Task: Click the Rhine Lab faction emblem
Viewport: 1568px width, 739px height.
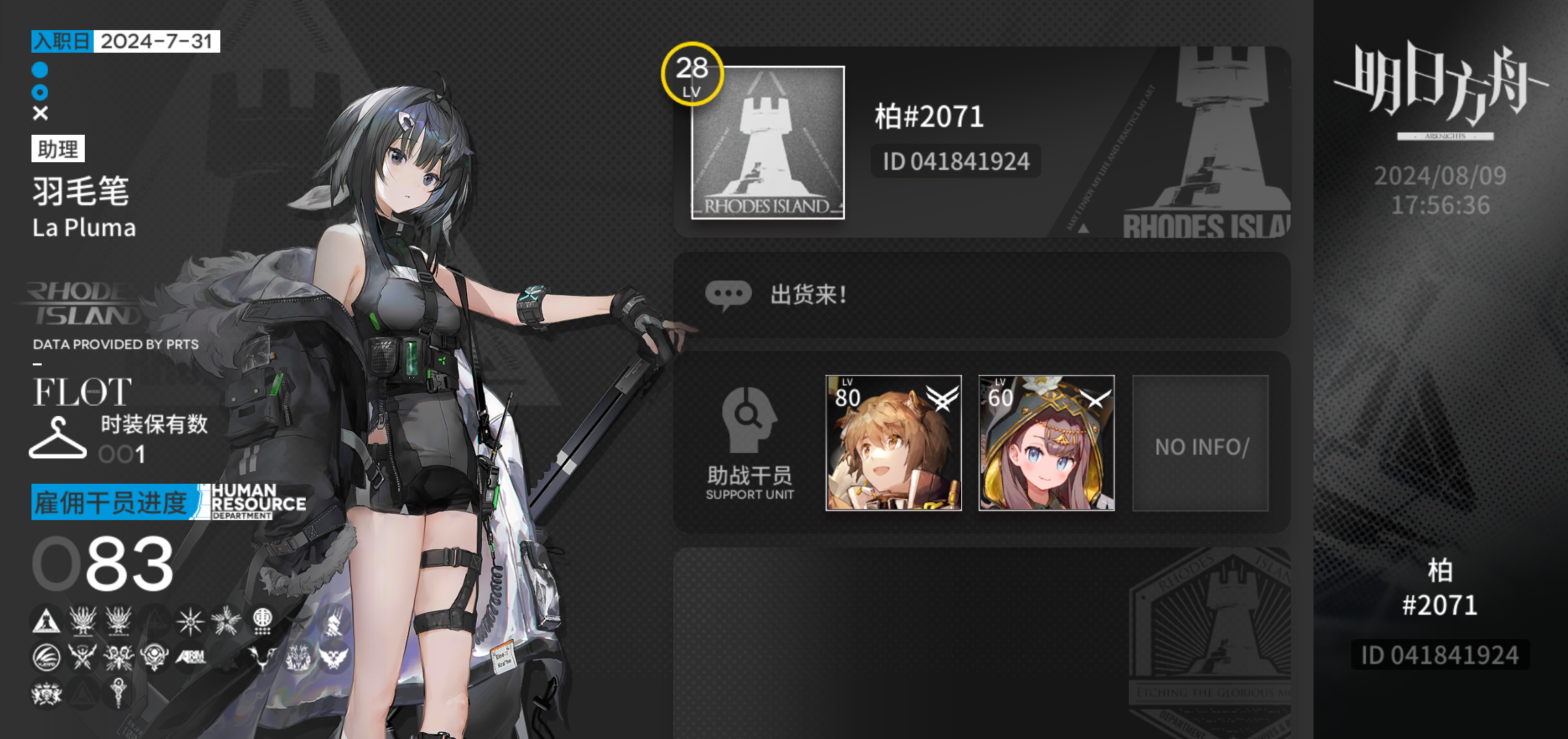Action: pos(155,657)
